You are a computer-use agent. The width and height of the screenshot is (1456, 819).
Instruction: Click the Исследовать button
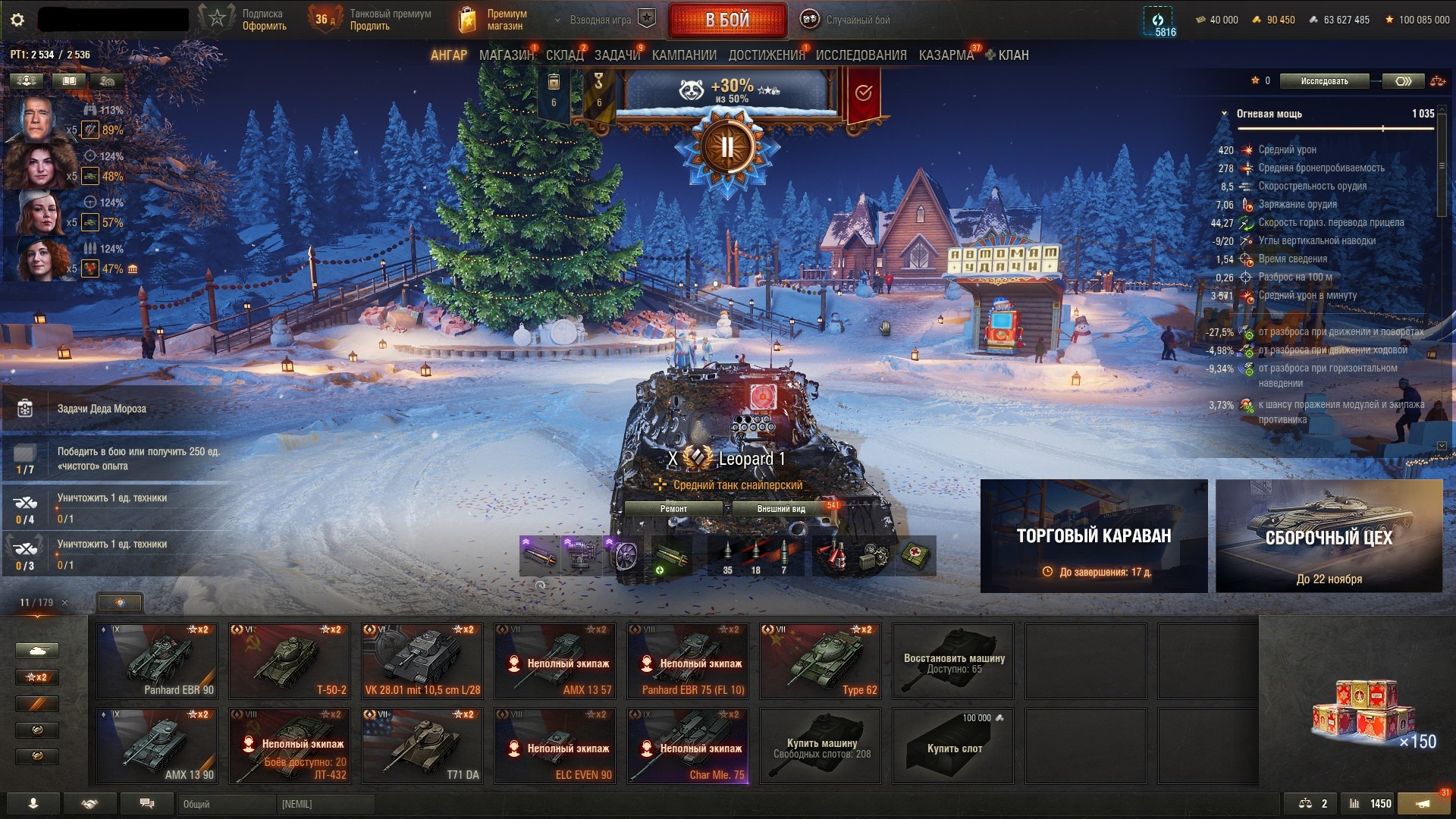tap(1324, 81)
